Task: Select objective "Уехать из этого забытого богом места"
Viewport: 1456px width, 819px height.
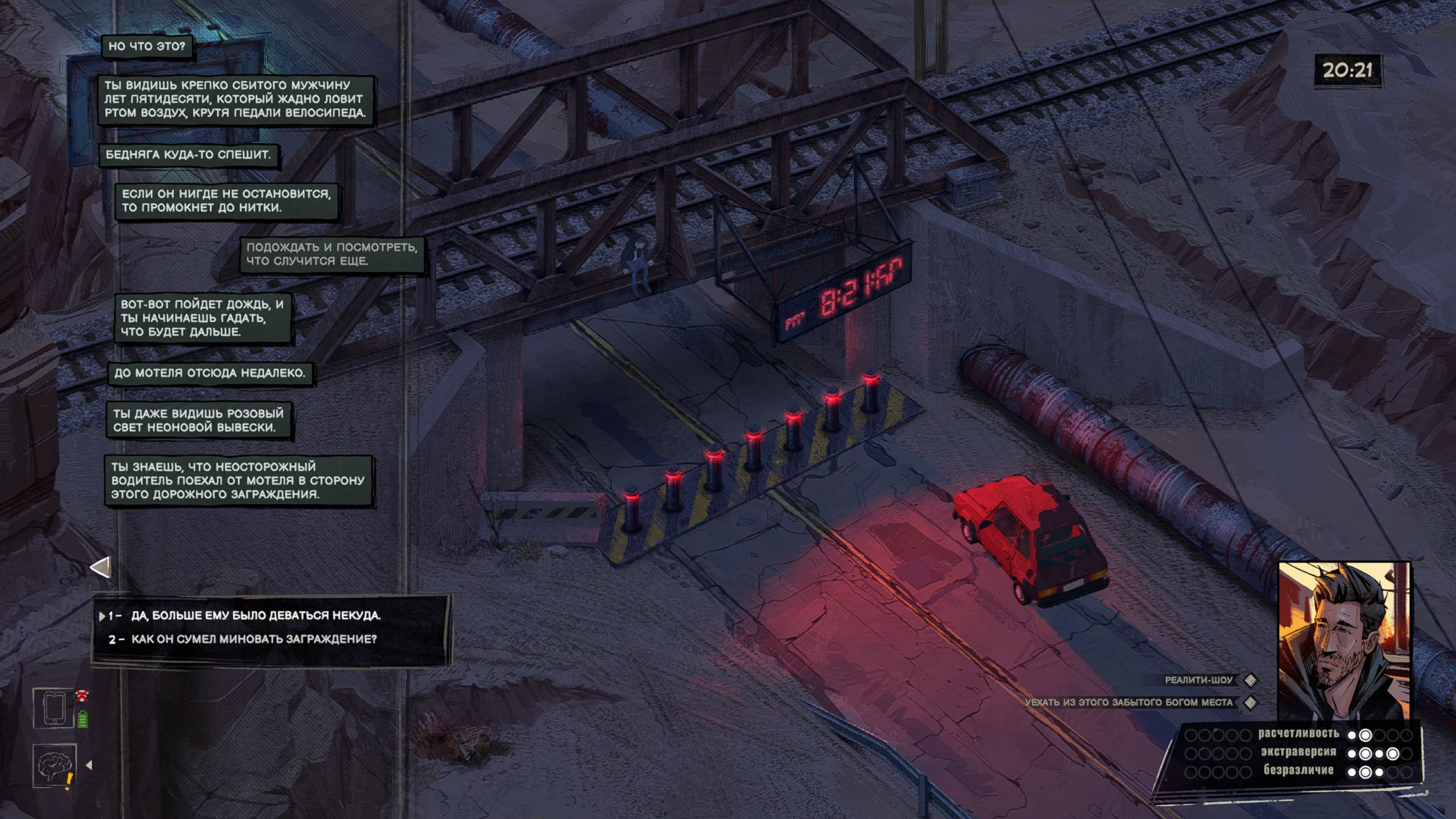Action: tap(1128, 702)
